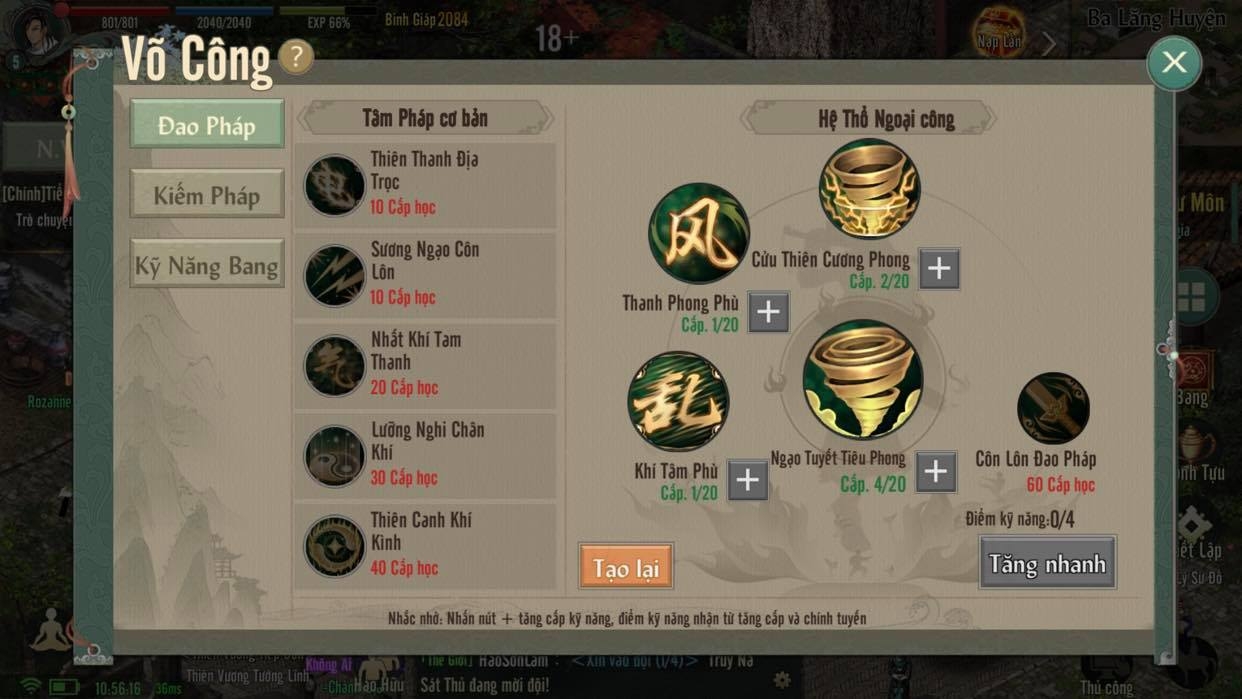This screenshot has height=699, width=1242.
Task: Click the Tăng nhanh button
Action: (x=1047, y=564)
